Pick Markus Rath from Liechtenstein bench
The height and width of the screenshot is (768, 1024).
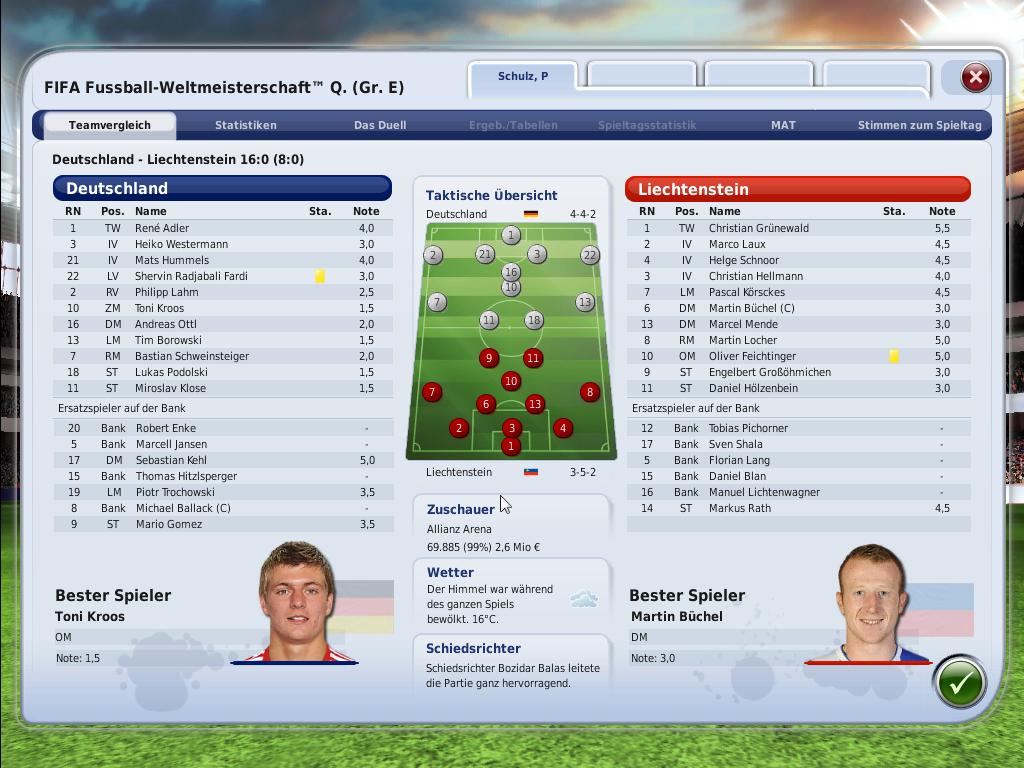coord(739,508)
